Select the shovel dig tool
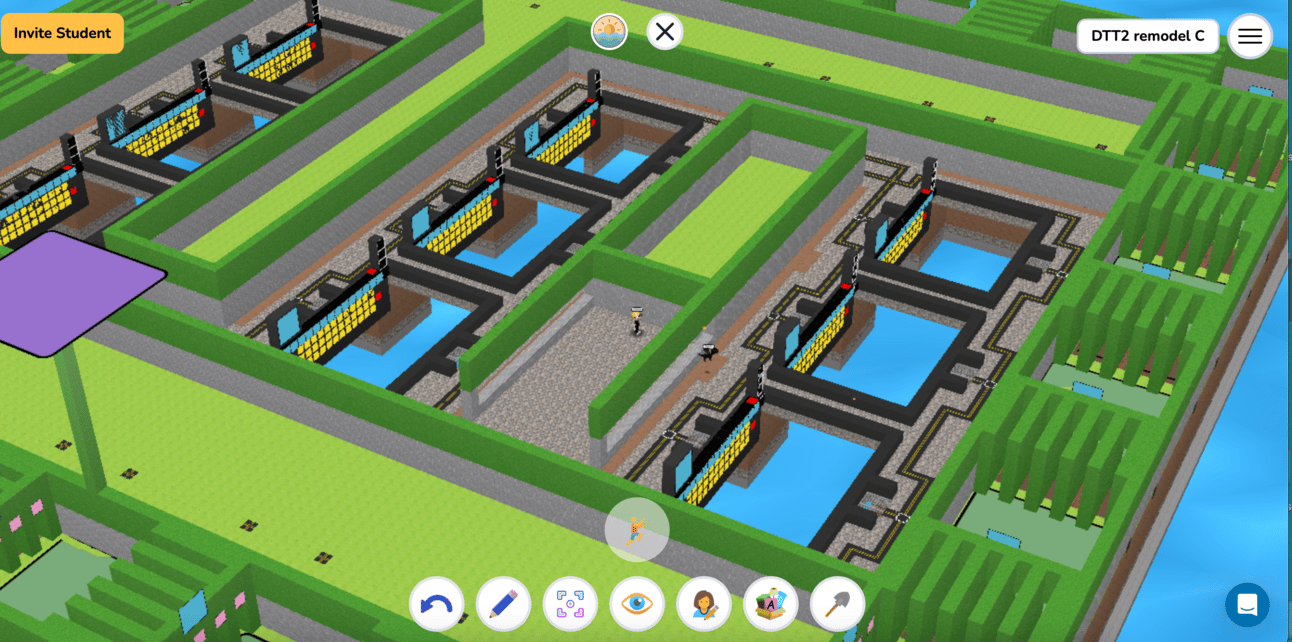The height and width of the screenshot is (642, 1292). [x=837, y=604]
